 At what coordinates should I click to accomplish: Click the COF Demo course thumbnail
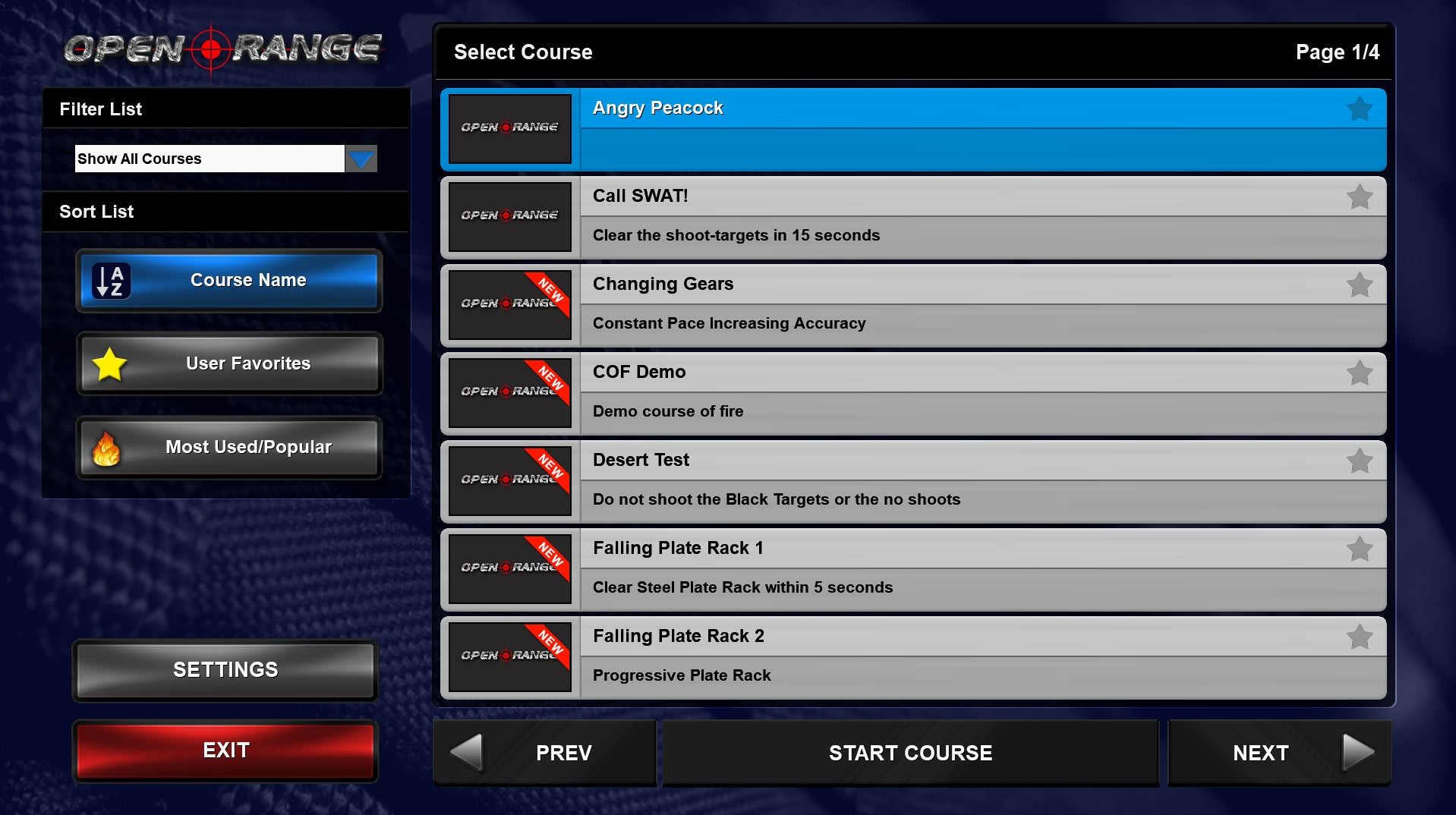(x=509, y=392)
